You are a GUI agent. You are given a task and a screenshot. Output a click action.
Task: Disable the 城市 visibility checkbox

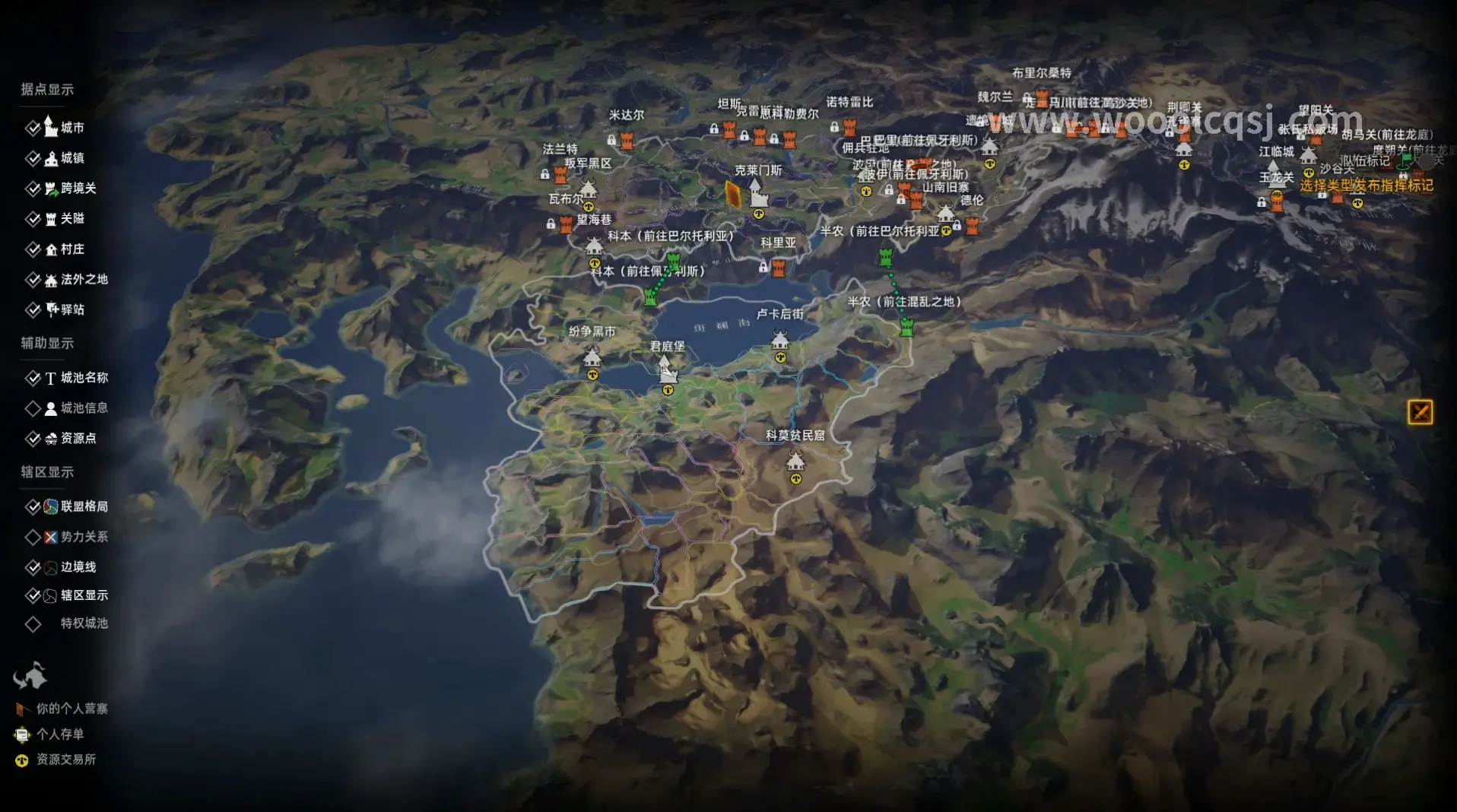click(33, 128)
